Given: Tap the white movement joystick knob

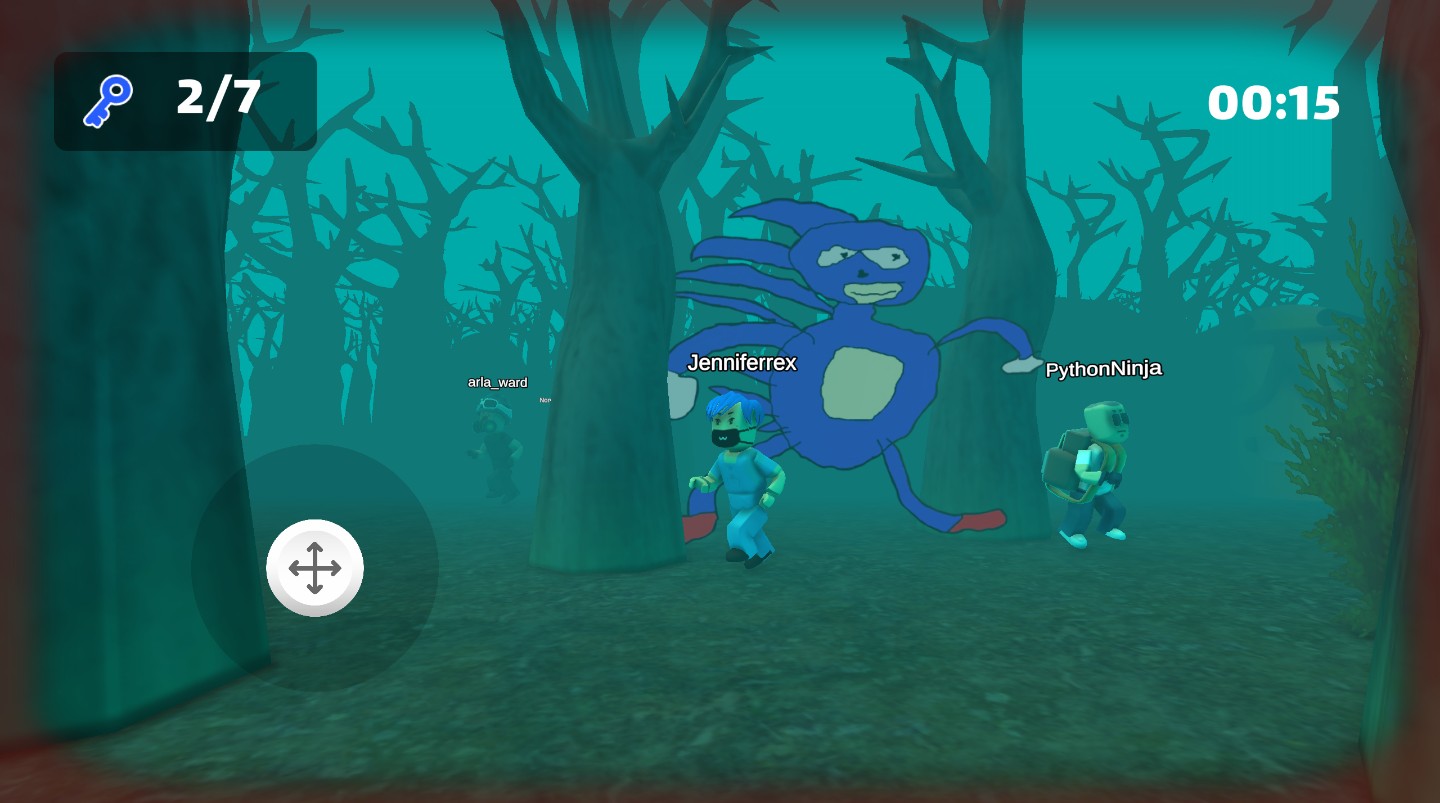Looking at the screenshot, I should click(x=315, y=568).
